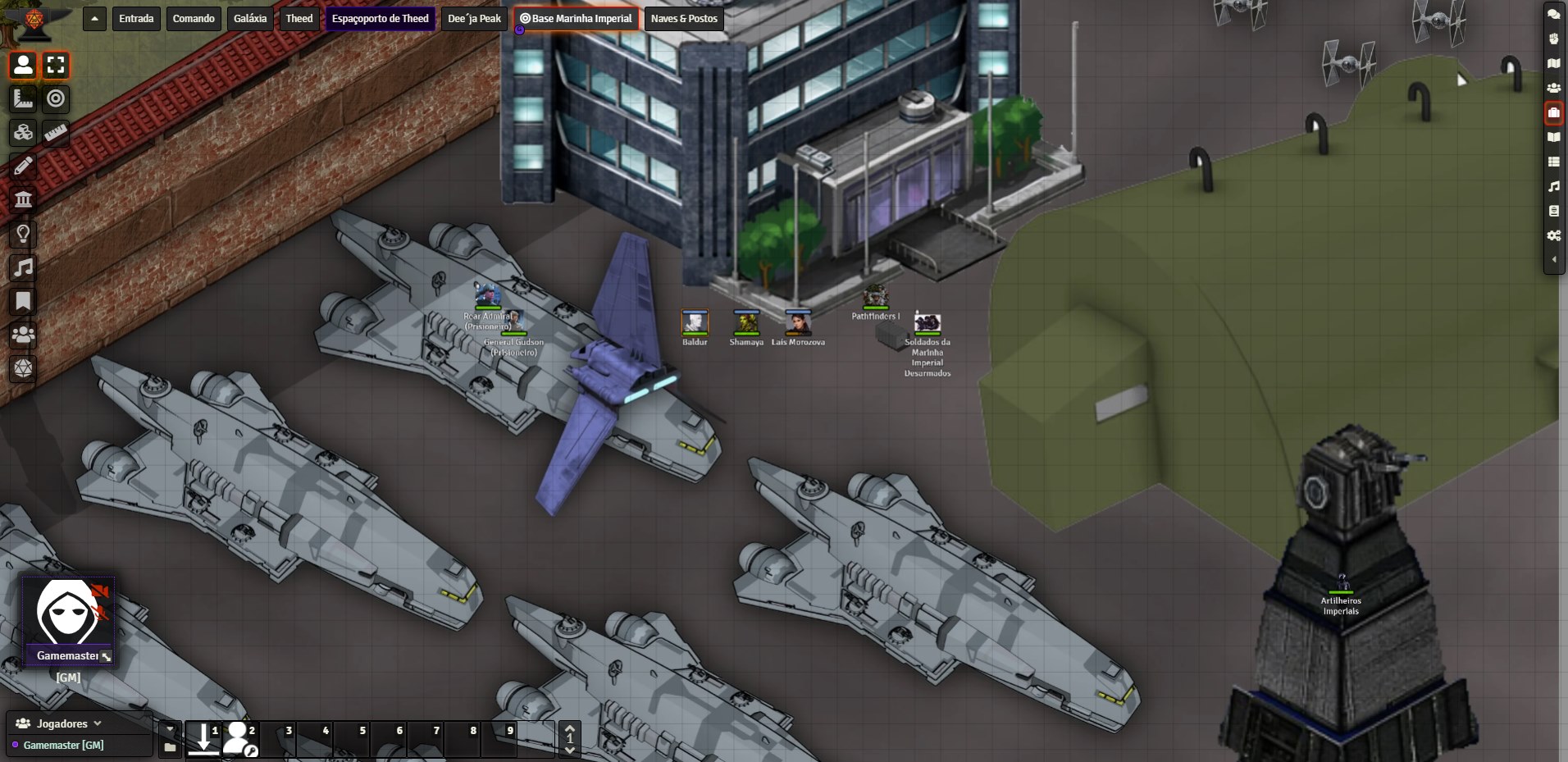Select the Espaçoporto de Theed scene
1568x762 pixels.
pos(380,18)
